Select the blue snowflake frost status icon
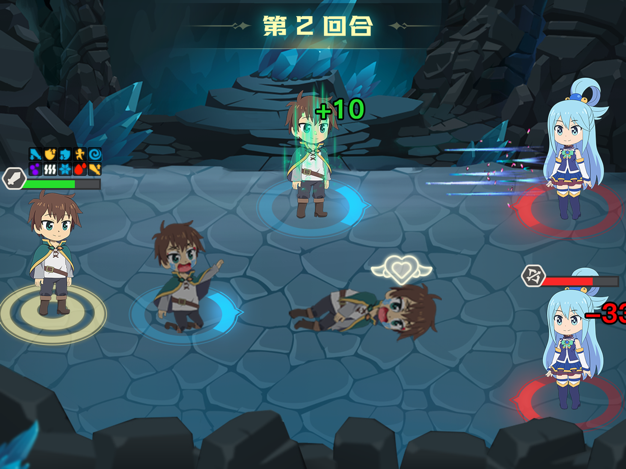The image size is (626, 469). 65,169
